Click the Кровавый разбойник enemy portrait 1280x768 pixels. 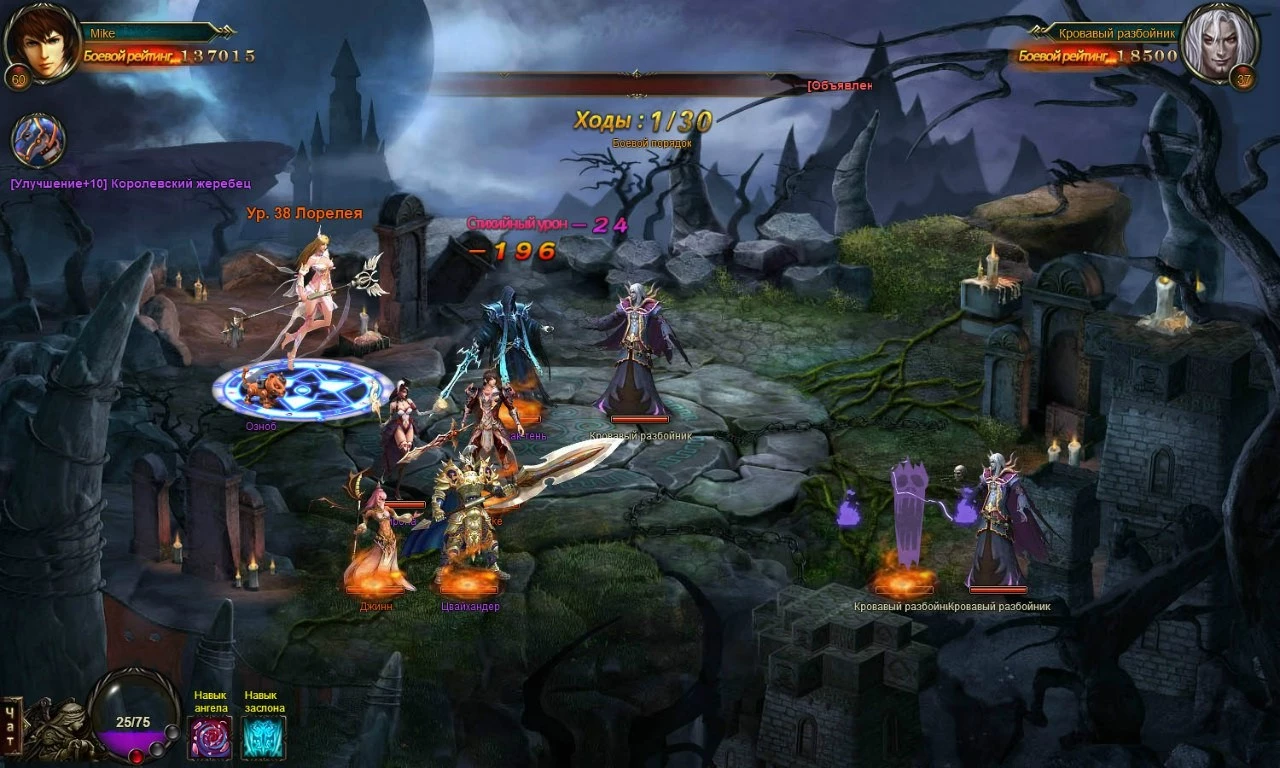click(x=1218, y=42)
